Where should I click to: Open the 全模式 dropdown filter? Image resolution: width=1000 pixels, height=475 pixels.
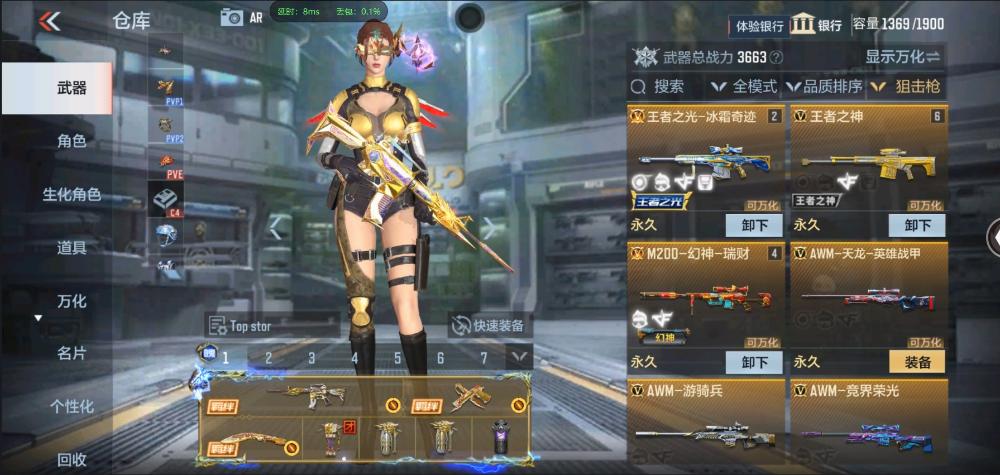[x=745, y=87]
